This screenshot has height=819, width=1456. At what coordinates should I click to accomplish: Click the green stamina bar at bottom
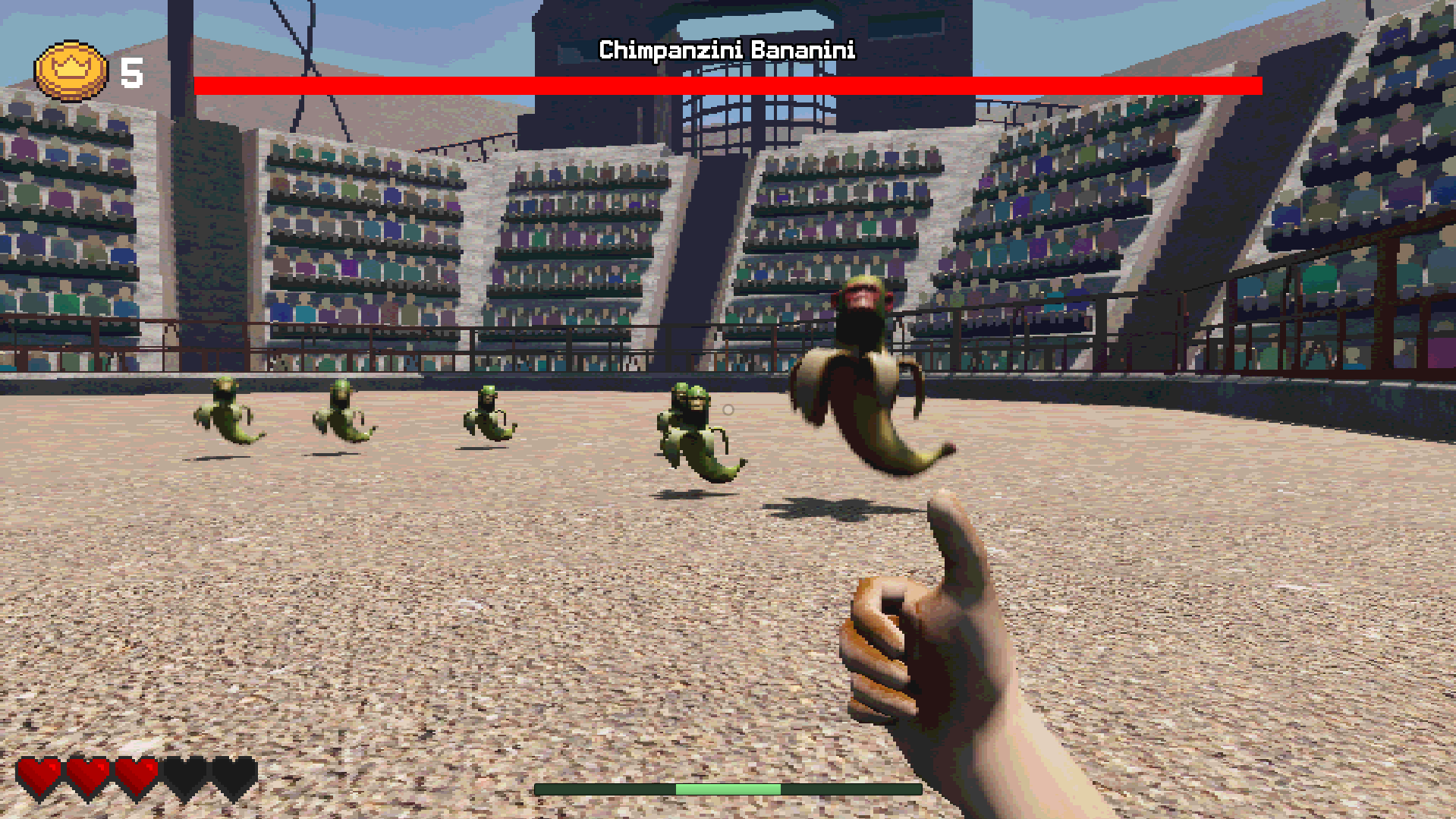coord(727,789)
